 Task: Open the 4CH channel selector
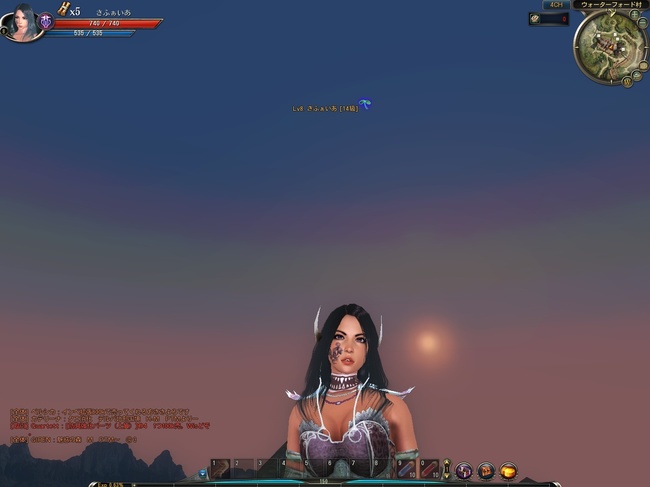pyautogui.click(x=555, y=5)
